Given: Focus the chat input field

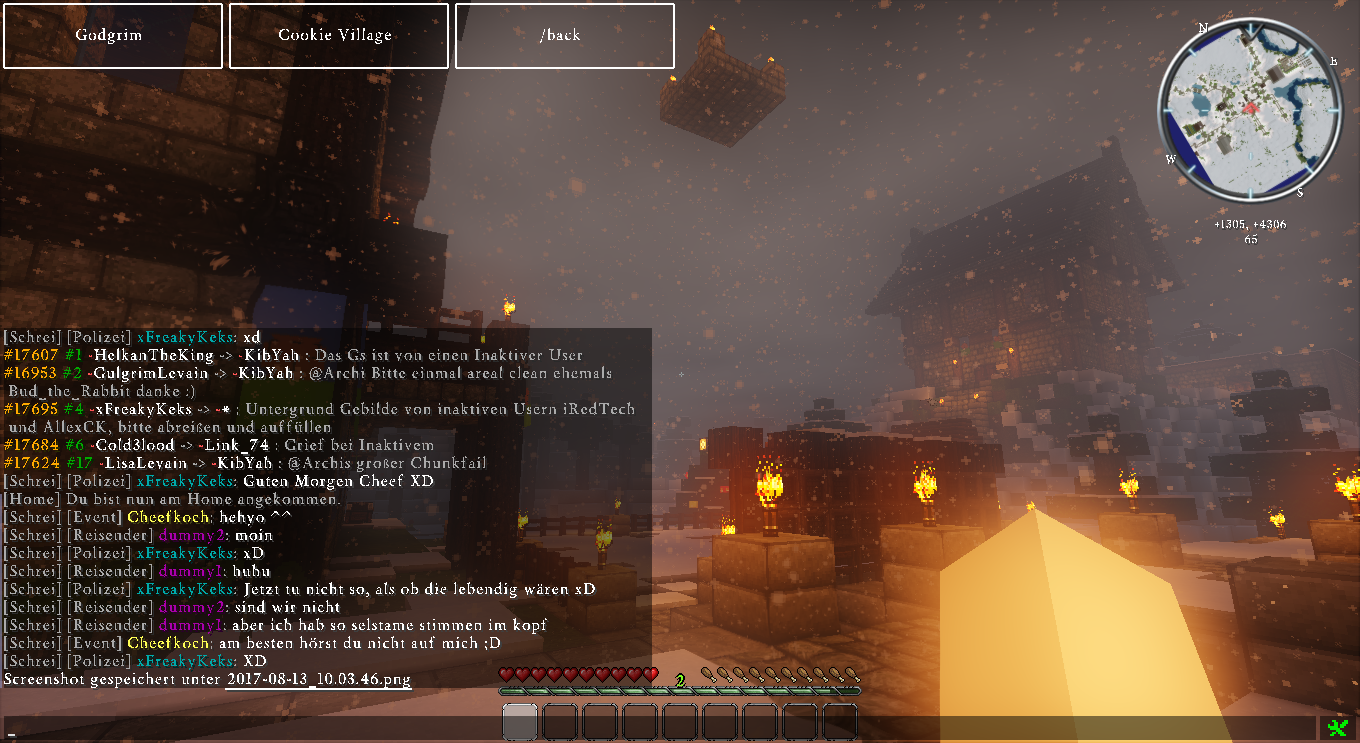Looking at the screenshot, I should 660,729.
